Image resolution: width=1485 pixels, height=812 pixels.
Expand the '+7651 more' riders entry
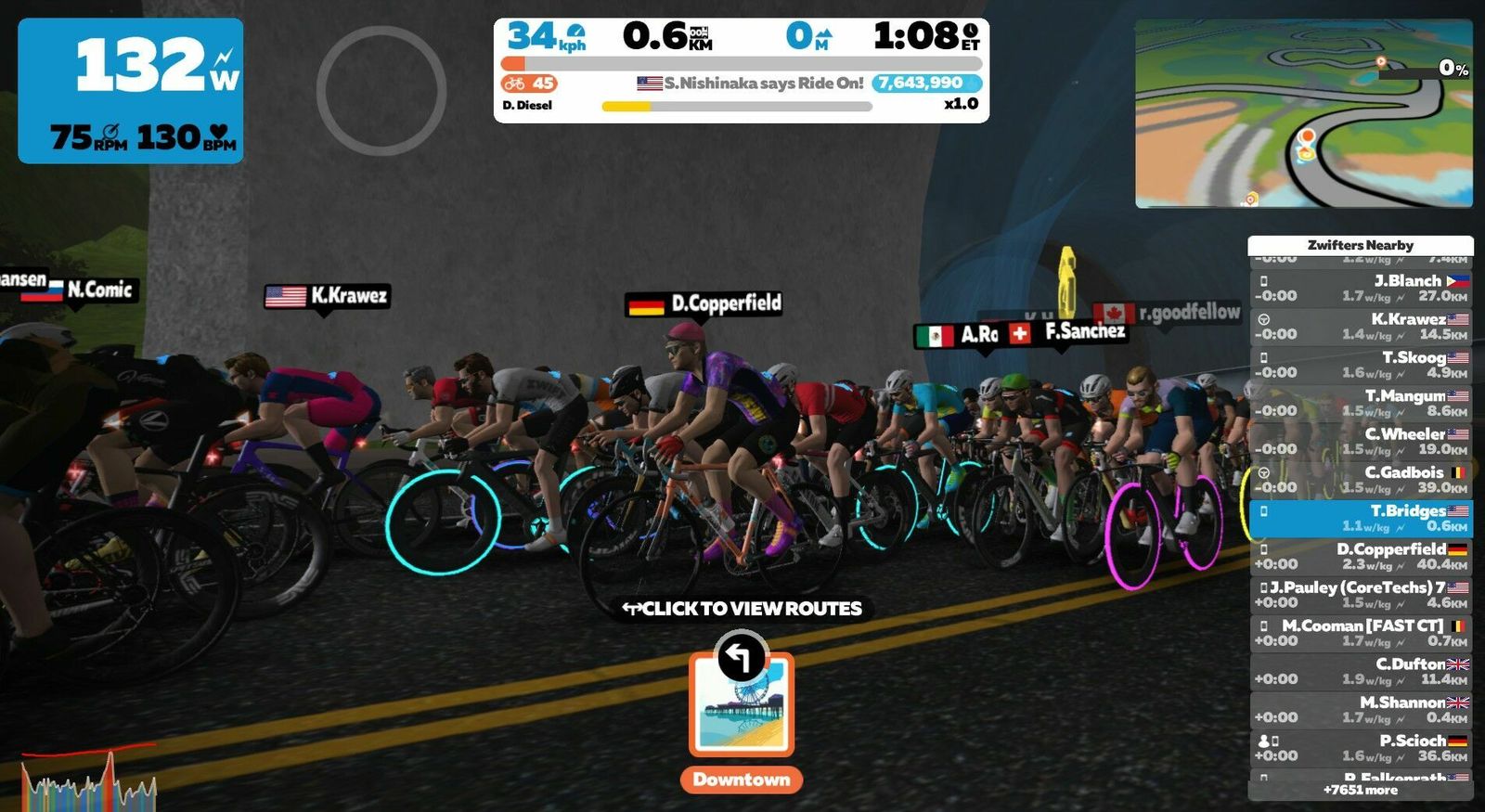coord(1361,790)
